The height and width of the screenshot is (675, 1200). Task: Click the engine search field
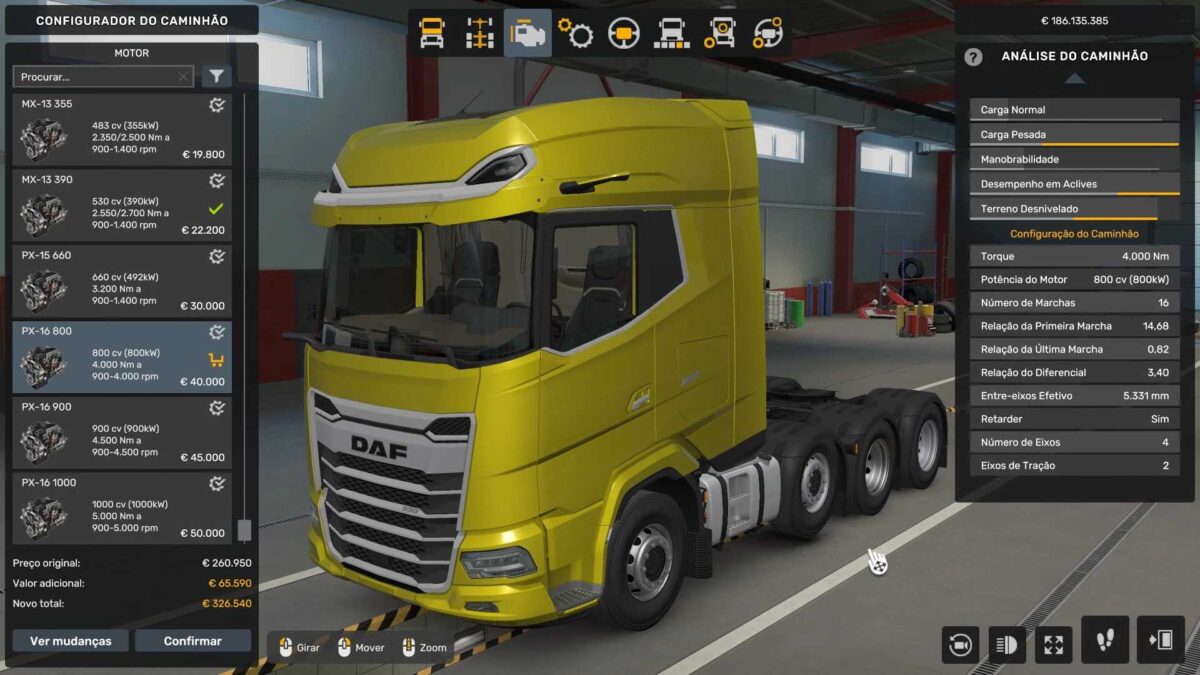(97, 76)
